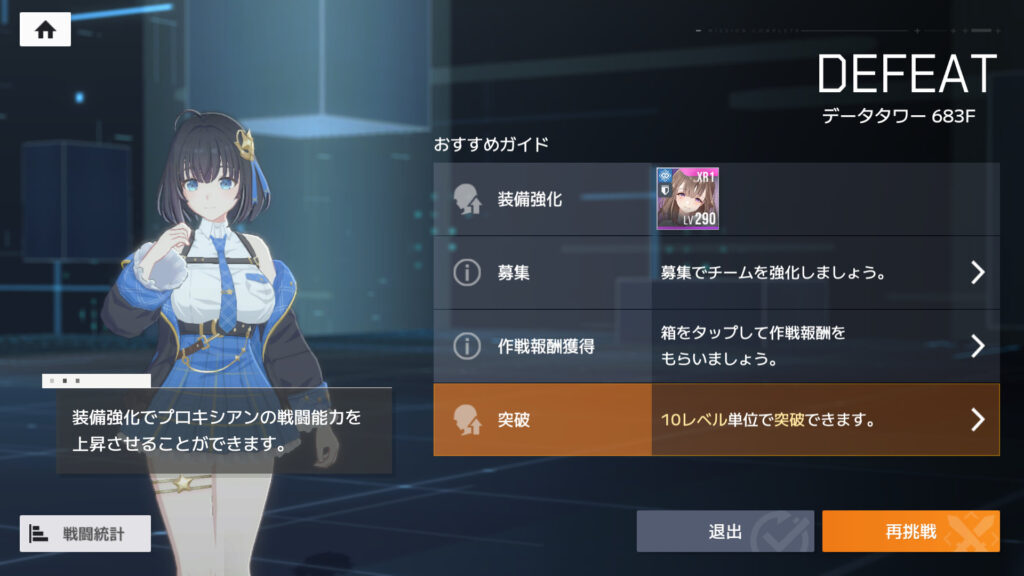Go to the home screen via house icon

[x=45, y=29]
